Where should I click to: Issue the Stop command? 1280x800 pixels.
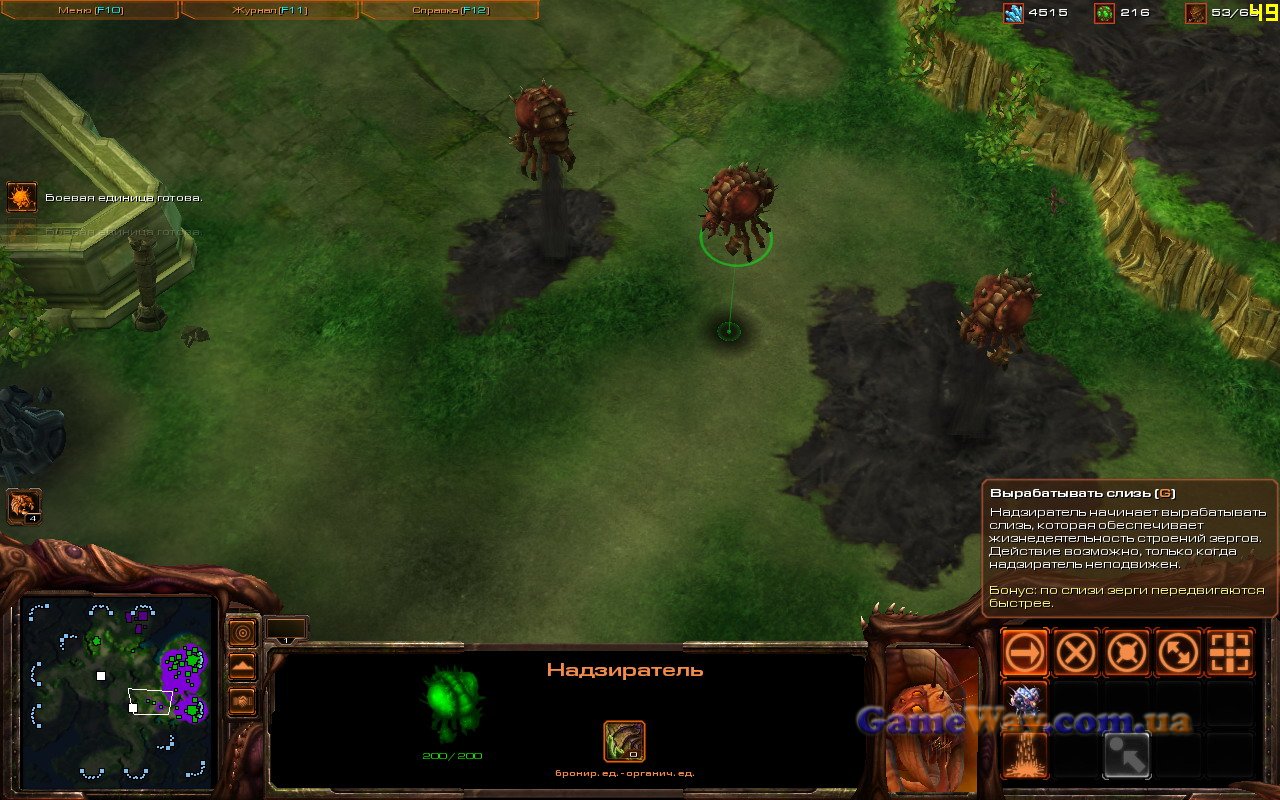(1076, 654)
